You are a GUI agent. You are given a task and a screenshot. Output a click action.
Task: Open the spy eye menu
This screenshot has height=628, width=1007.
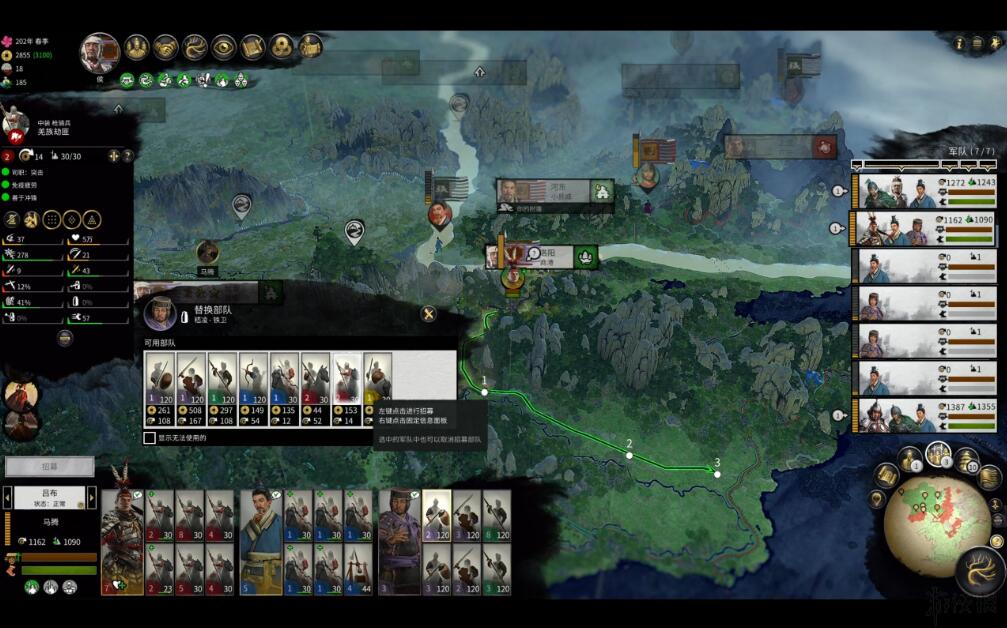click(223, 46)
